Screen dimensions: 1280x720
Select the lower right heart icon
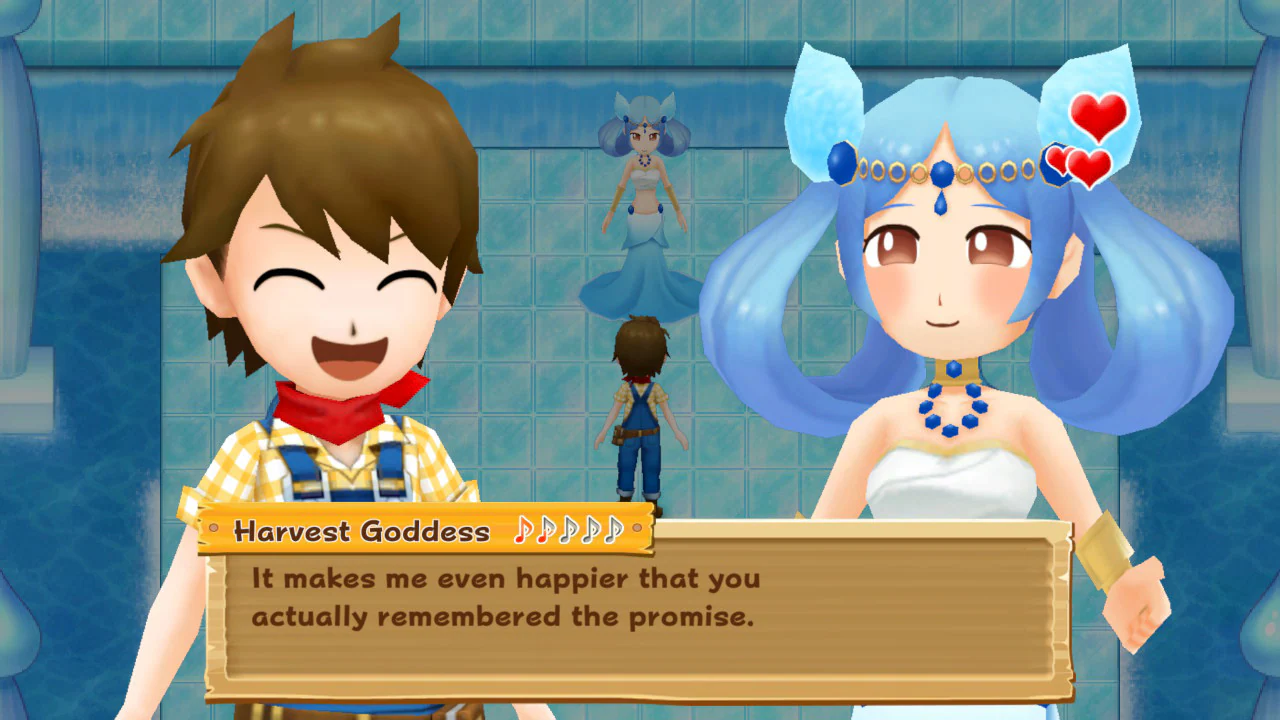tap(1089, 168)
